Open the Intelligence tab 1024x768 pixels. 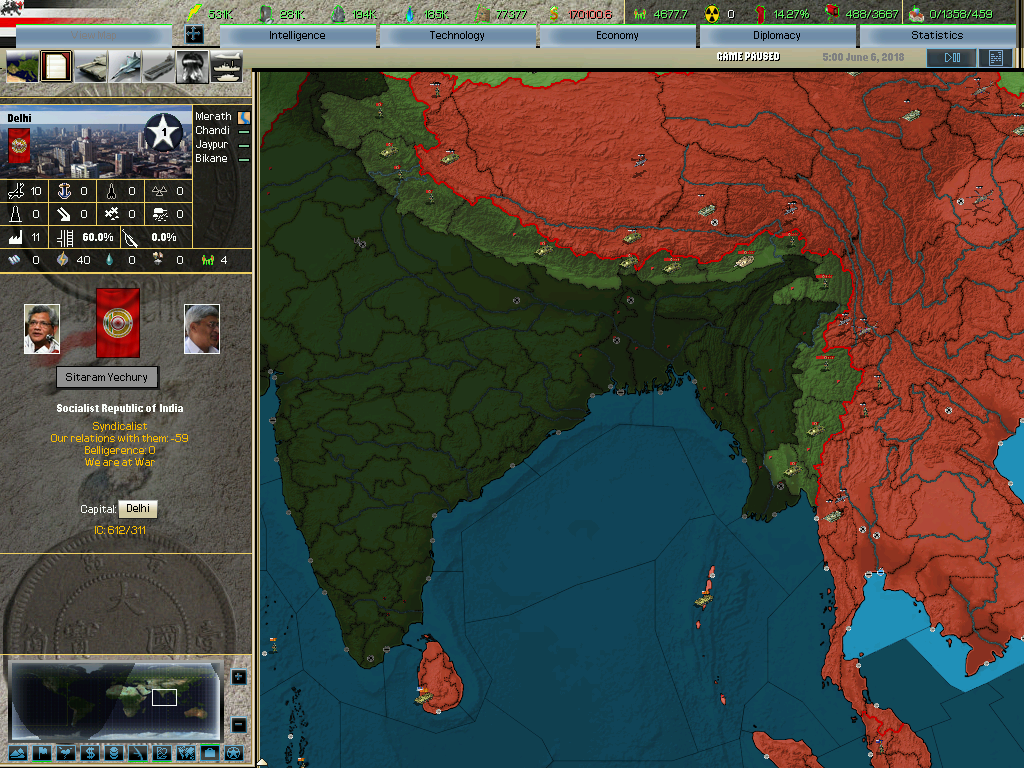coord(297,36)
